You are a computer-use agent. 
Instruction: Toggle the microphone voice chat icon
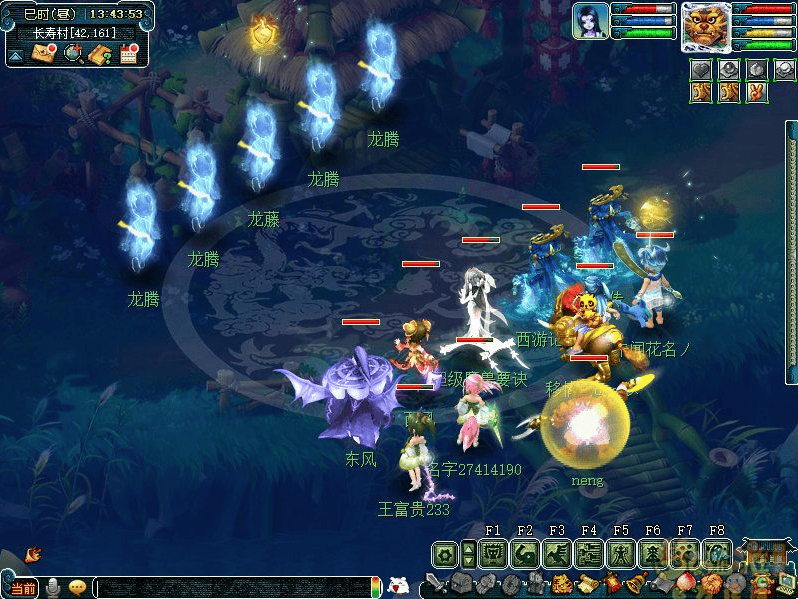[x=52, y=588]
